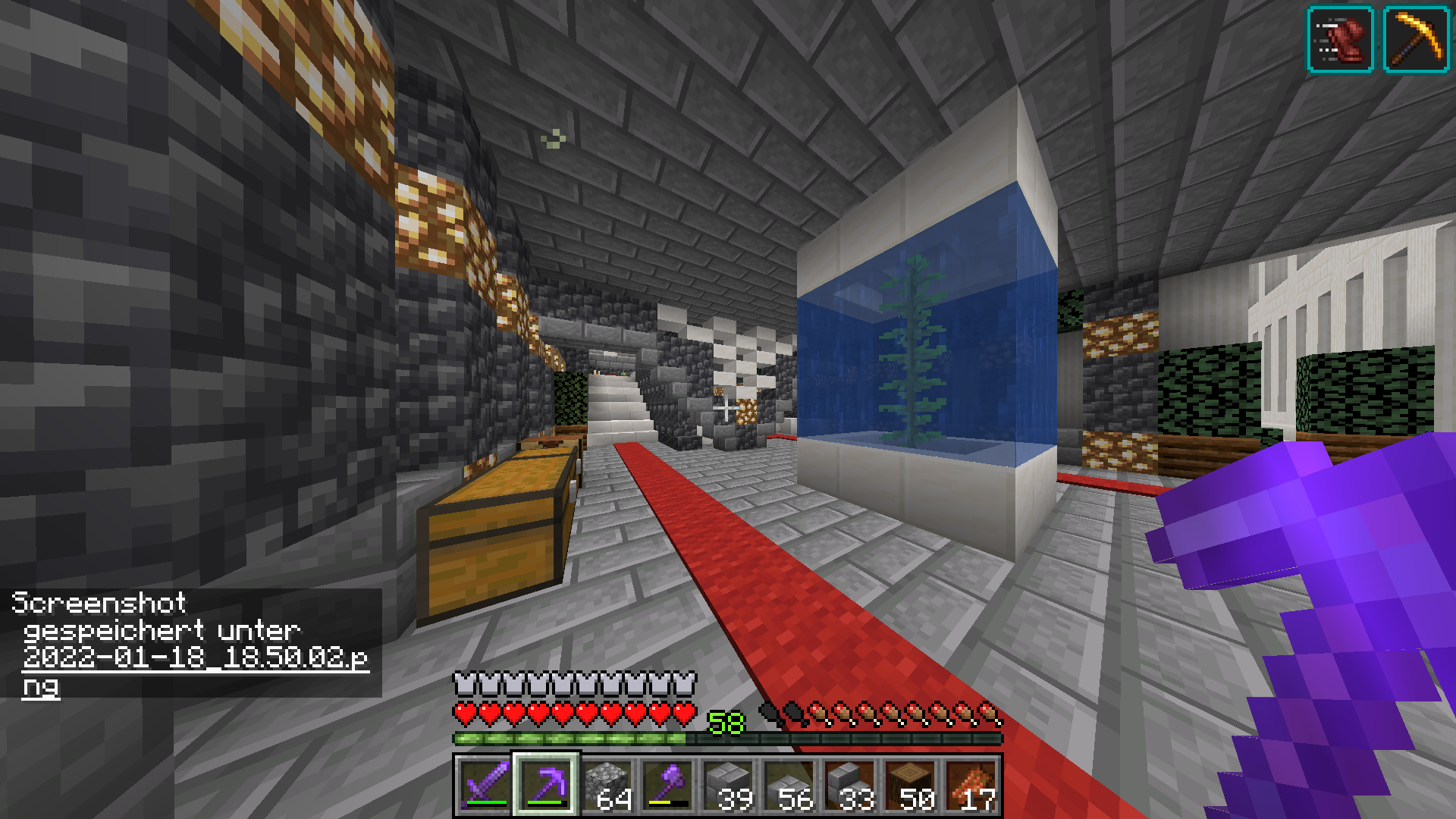Select the enchanted sword hotbar slot
Viewport: 1456px width, 819px height.
[485, 785]
